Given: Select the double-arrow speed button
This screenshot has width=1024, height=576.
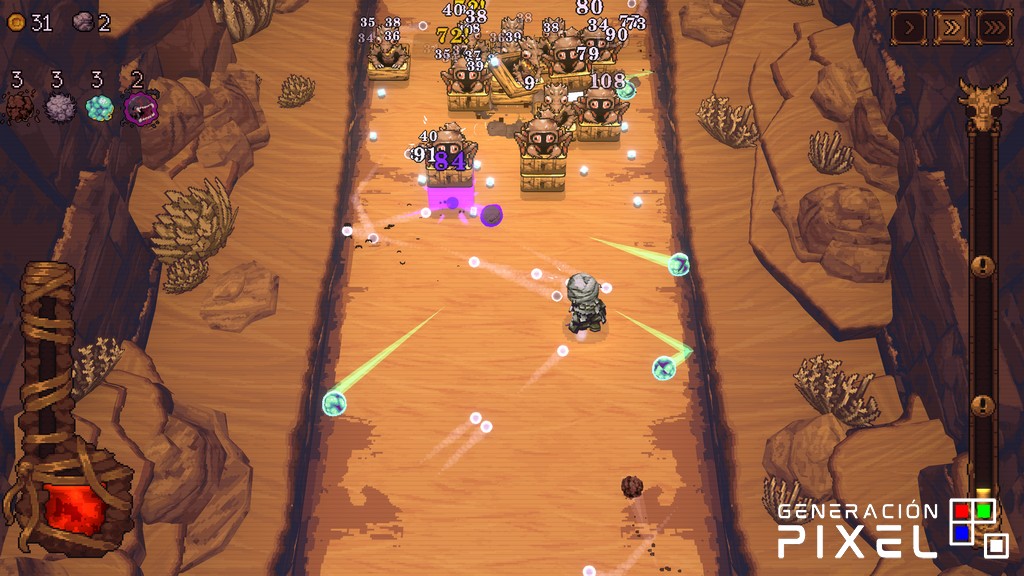Looking at the screenshot, I should 951,27.
